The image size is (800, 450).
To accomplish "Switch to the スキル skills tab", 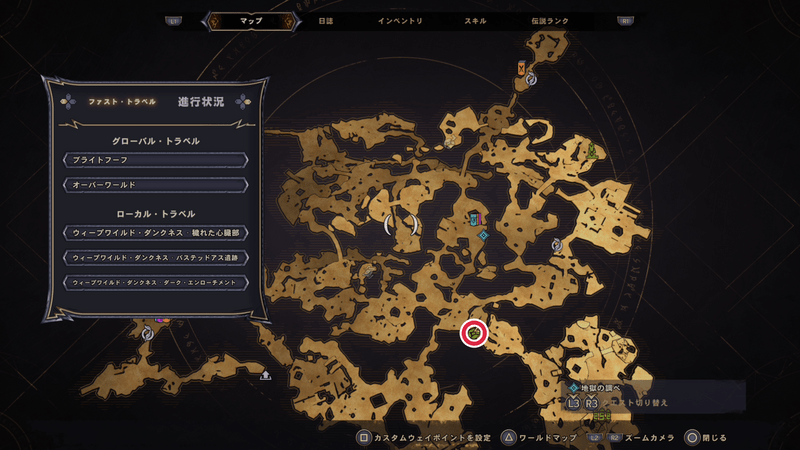I will click(x=477, y=20).
